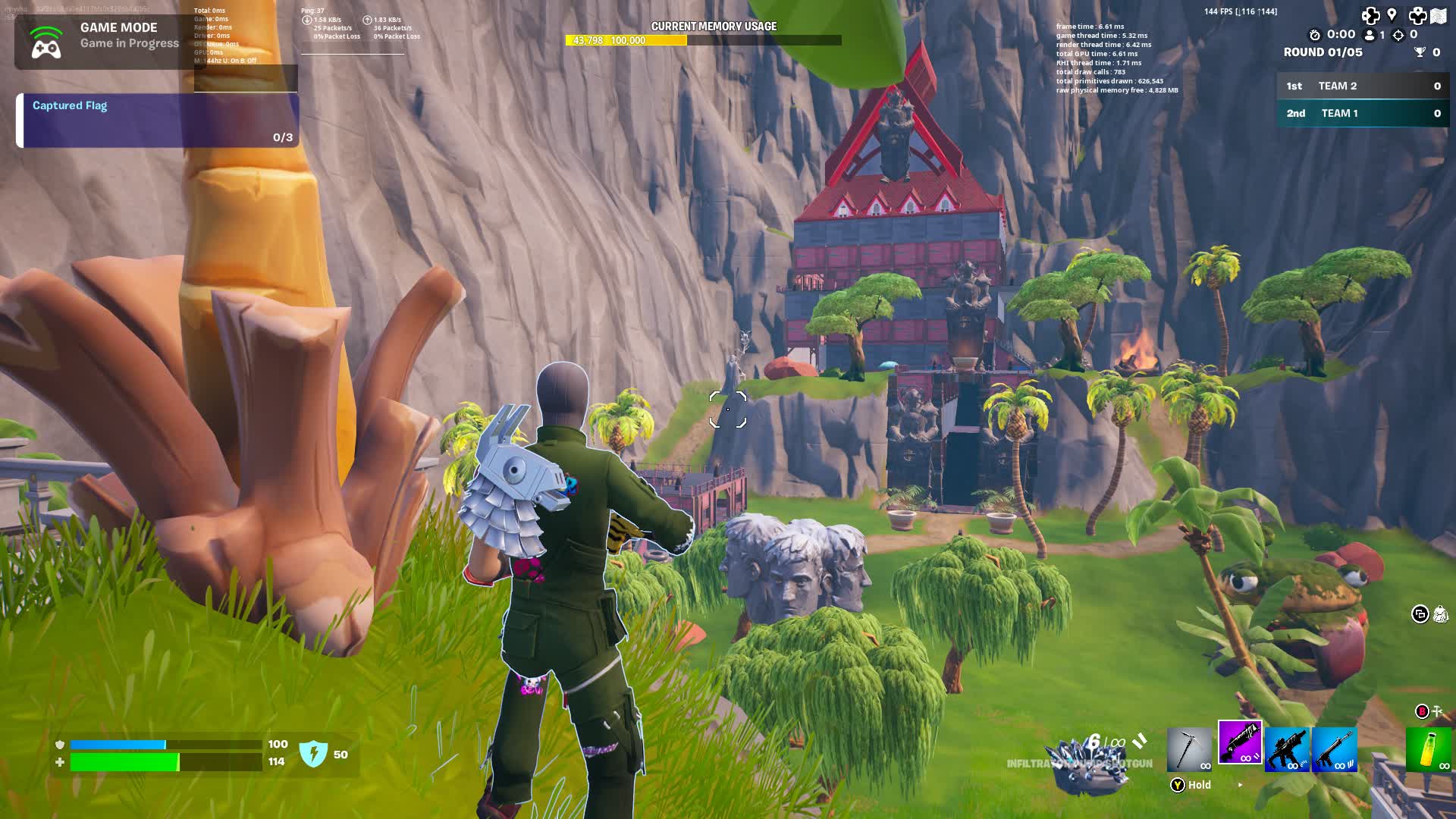The image size is (1456, 819).
Task: Click the eliminations crosshair icon
Action: tap(1398, 36)
